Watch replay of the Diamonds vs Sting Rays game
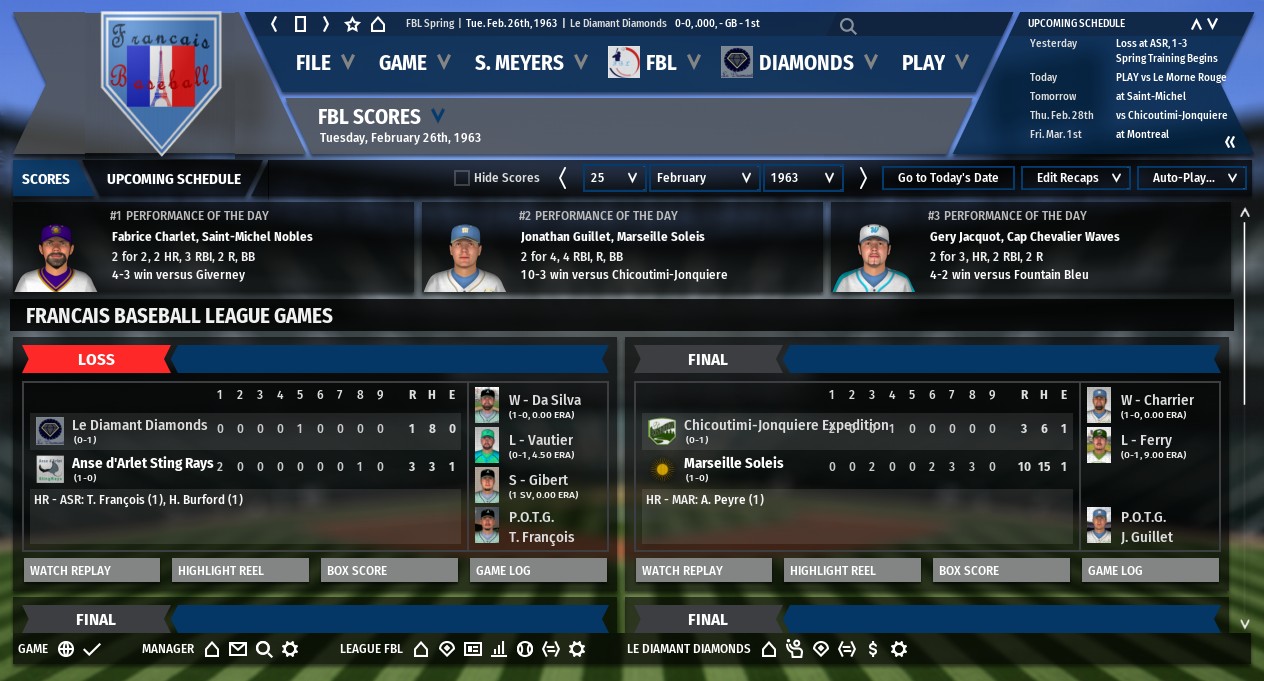Viewport: 1264px width, 681px height. pos(92,570)
